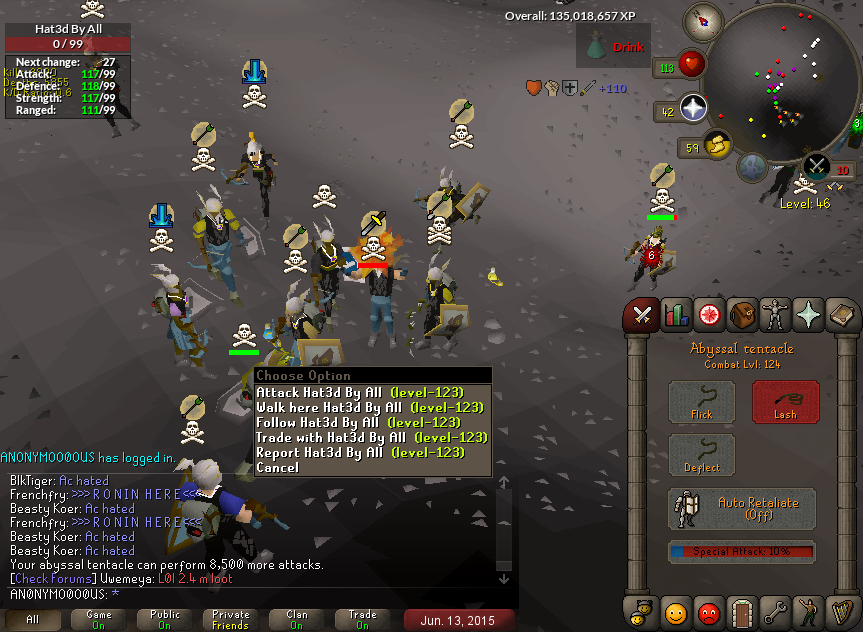The height and width of the screenshot is (632, 863).
Task: Switch chat filter to the Clan tab
Action: tap(297, 620)
